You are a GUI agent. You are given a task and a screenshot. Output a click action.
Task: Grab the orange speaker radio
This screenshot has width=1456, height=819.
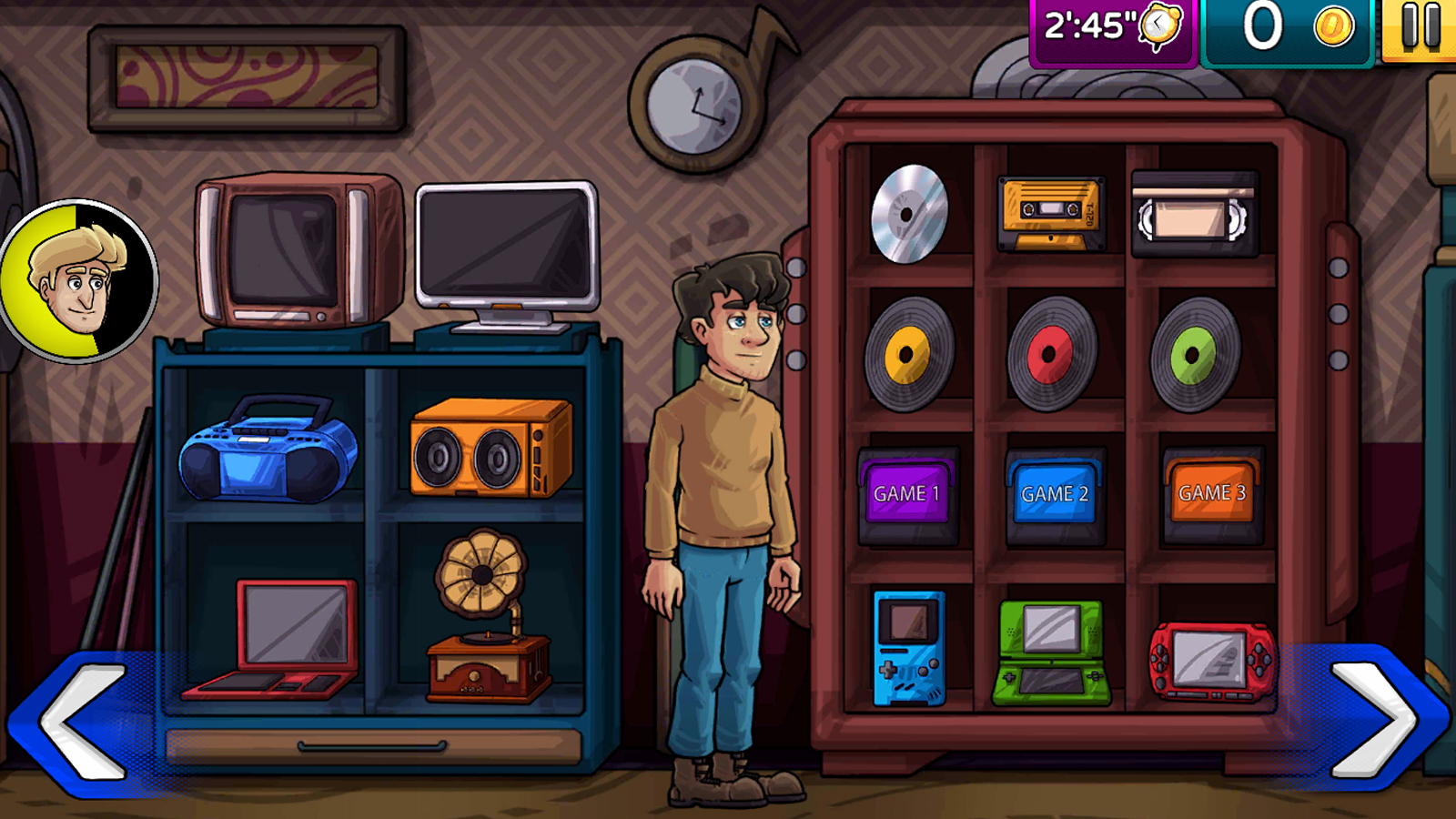tap(490, 448)
